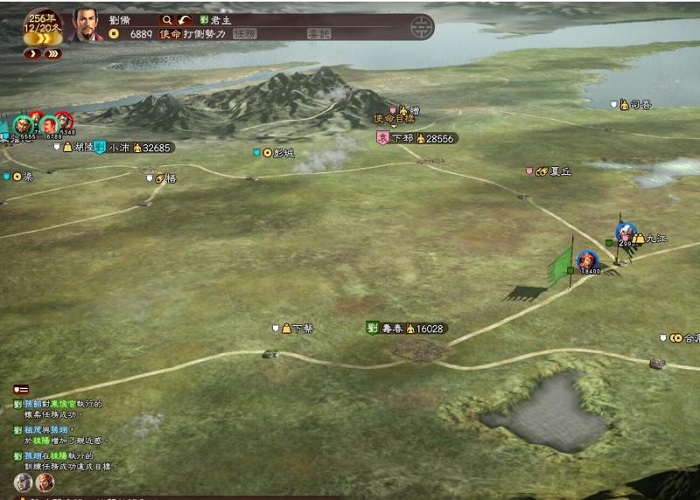Open Liu Bei's portrait in top bar
This screenshot has height=500, width=700.
[88, 25]
